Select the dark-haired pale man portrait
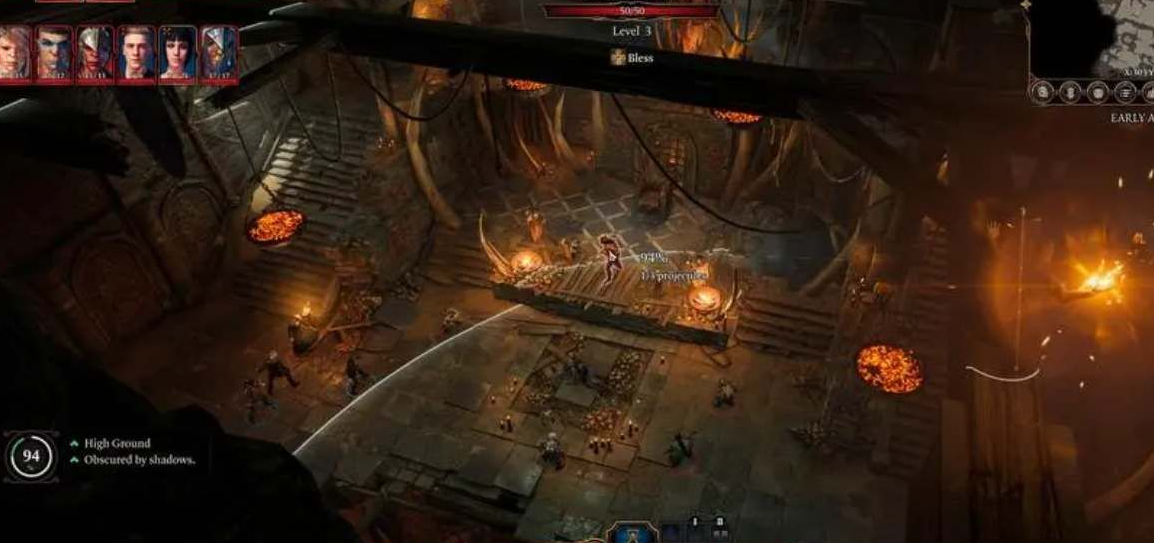The width and height of the screenshot is (1154, 543). point(55,53)
